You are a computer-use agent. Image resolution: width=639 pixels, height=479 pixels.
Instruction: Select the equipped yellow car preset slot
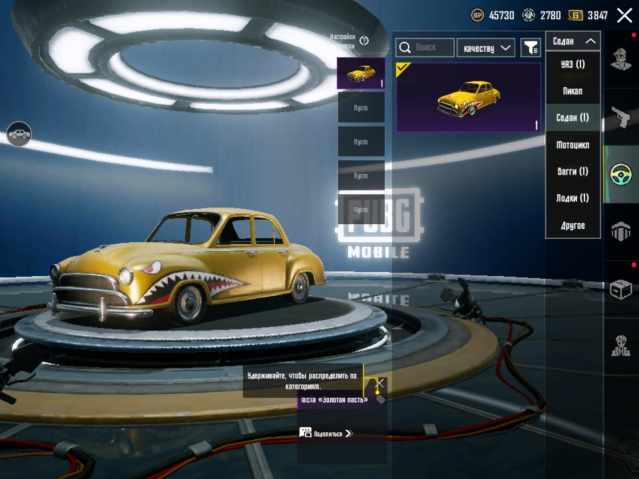361,73
